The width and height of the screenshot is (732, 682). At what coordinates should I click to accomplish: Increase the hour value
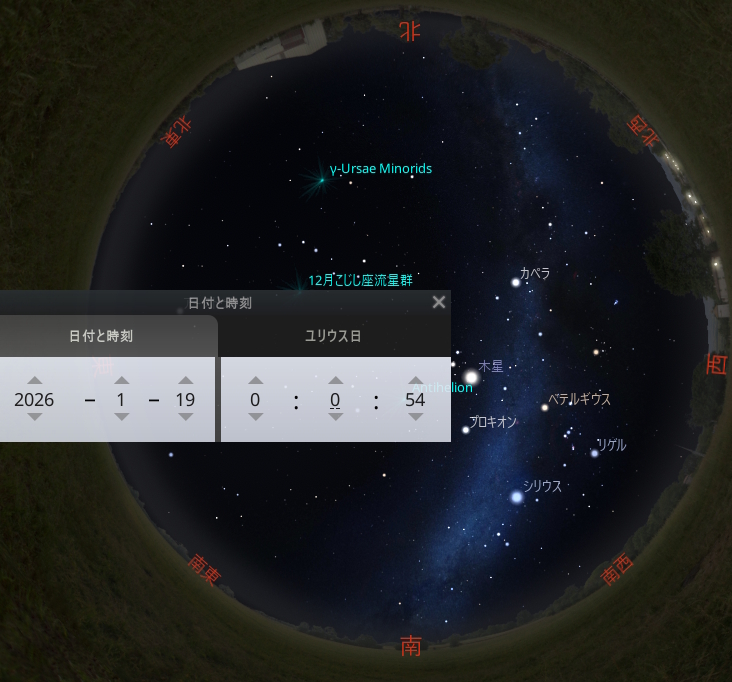click(255, 381)
